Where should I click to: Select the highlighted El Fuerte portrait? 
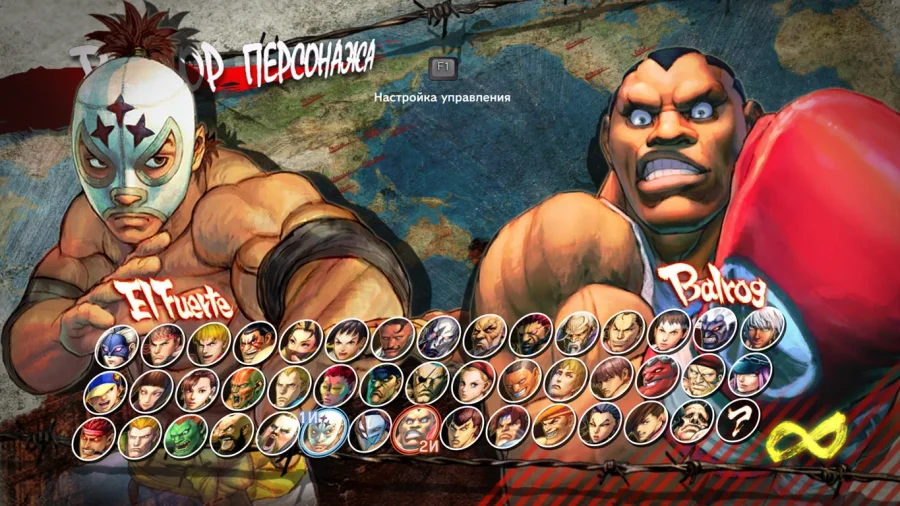click(324, 431)
